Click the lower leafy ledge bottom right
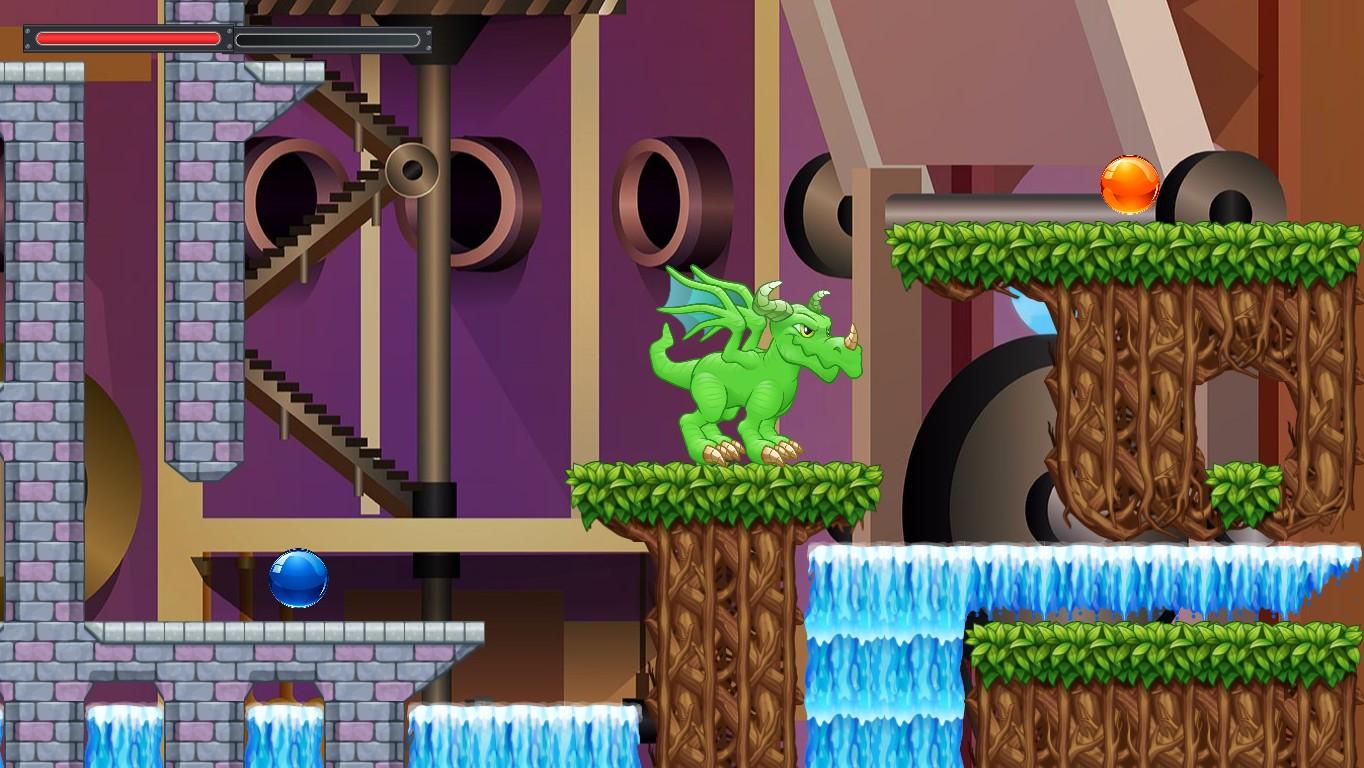The height and width of the screenshot is (768, 1364). click(x=1150, y=650)
